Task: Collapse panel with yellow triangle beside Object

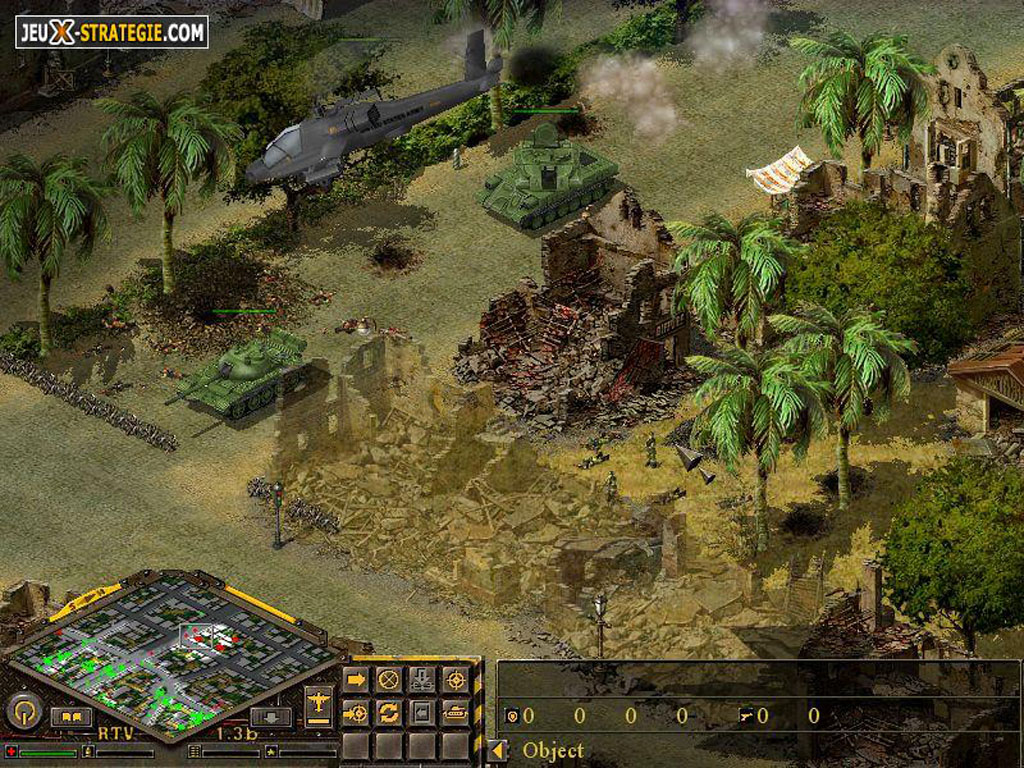Action: click(x=496, y=750)
